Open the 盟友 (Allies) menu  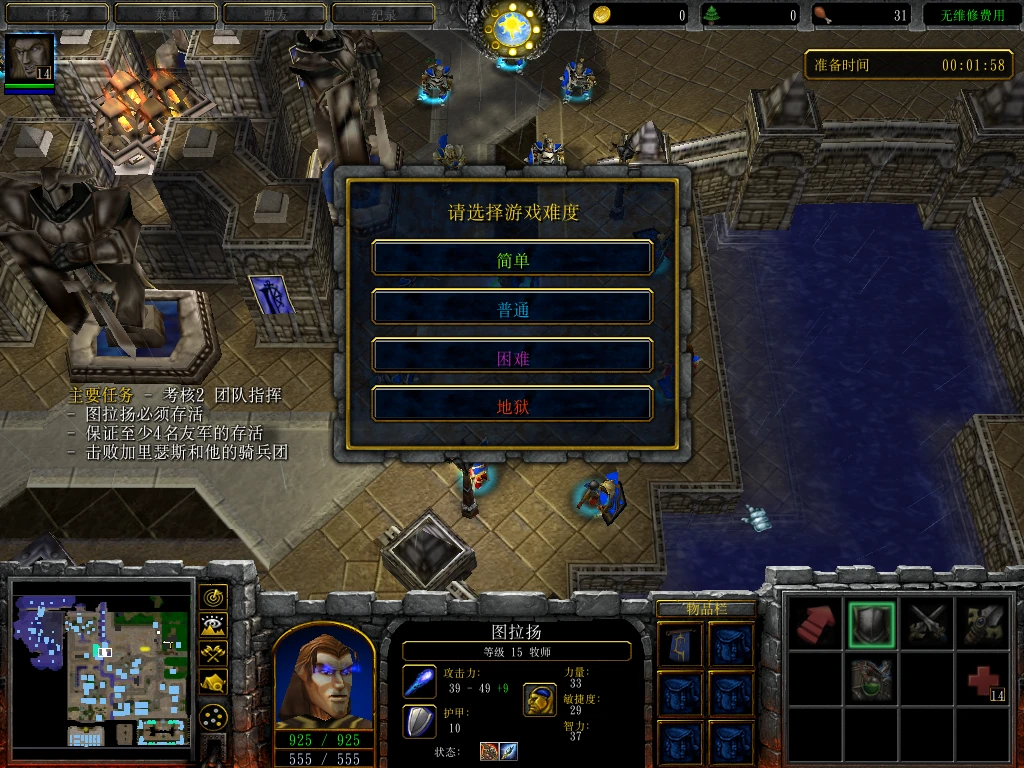[274, 14]
